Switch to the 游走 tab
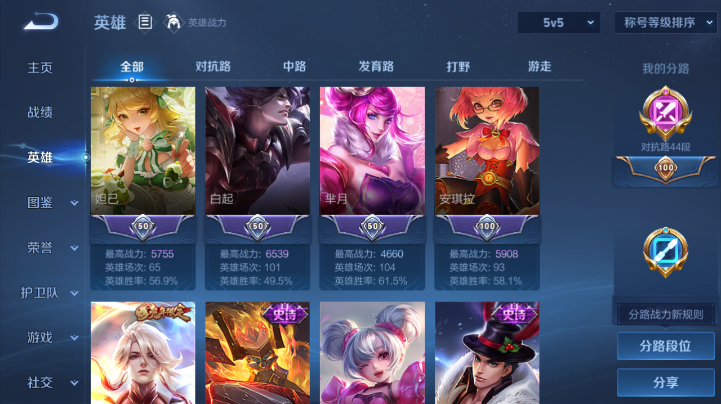 539,67
